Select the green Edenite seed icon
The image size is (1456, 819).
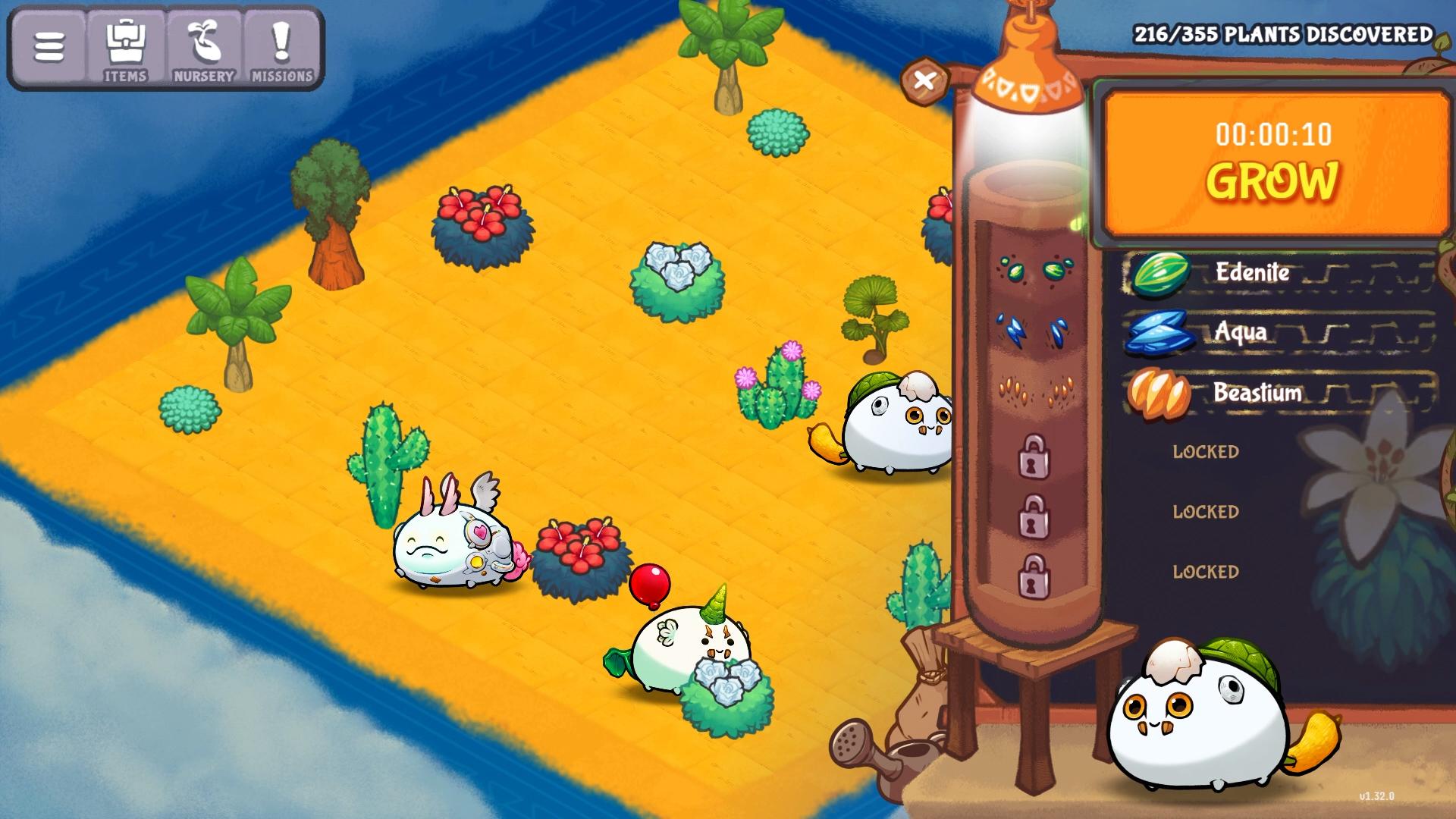pyautogui.click(x=1161, y=274)
